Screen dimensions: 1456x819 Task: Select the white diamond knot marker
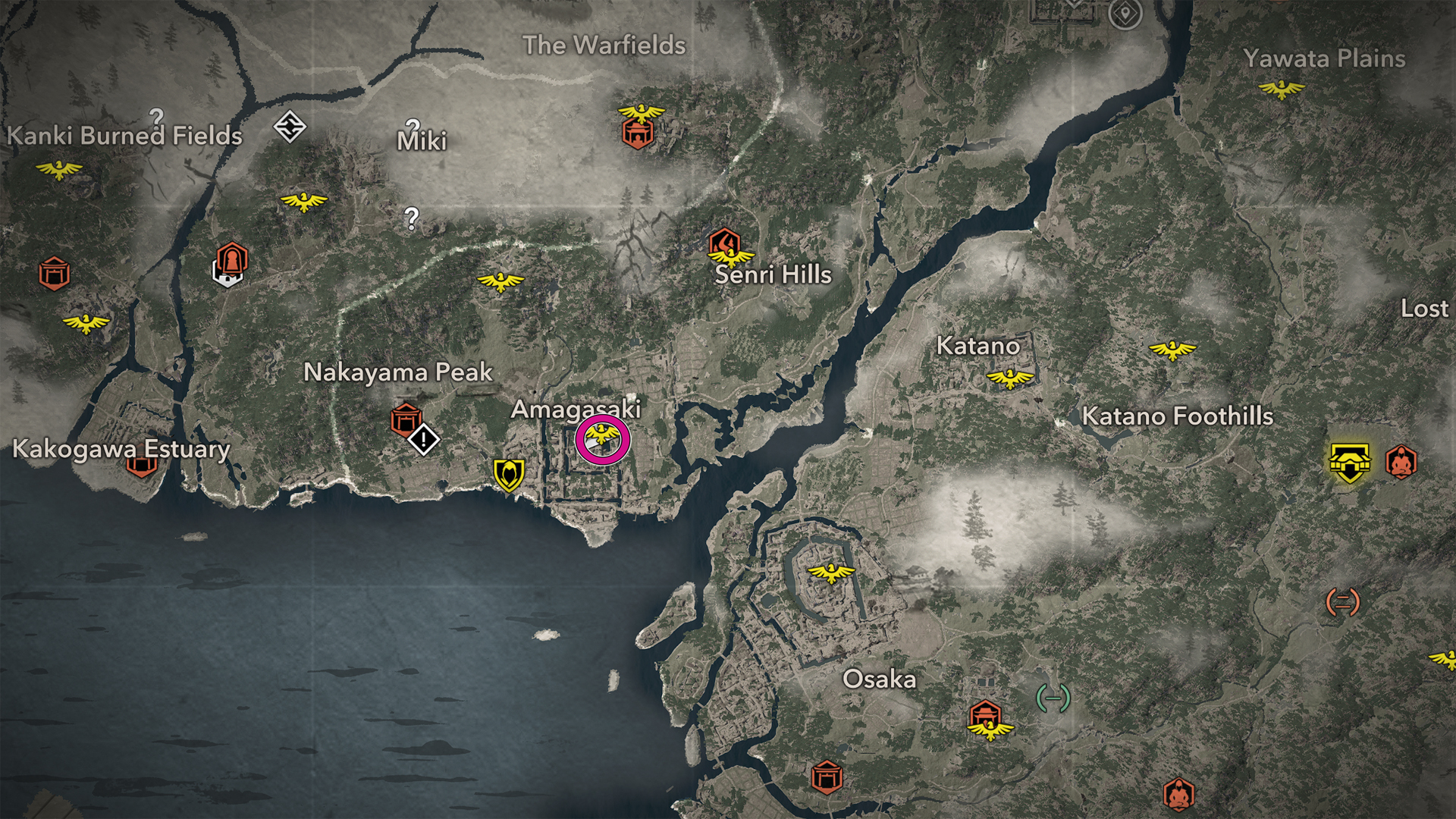click(290, 127)
